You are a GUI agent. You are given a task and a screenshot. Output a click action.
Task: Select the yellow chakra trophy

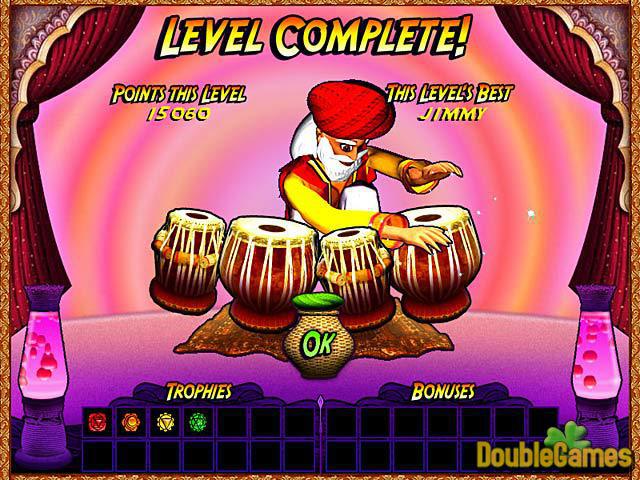coord(165,422)
